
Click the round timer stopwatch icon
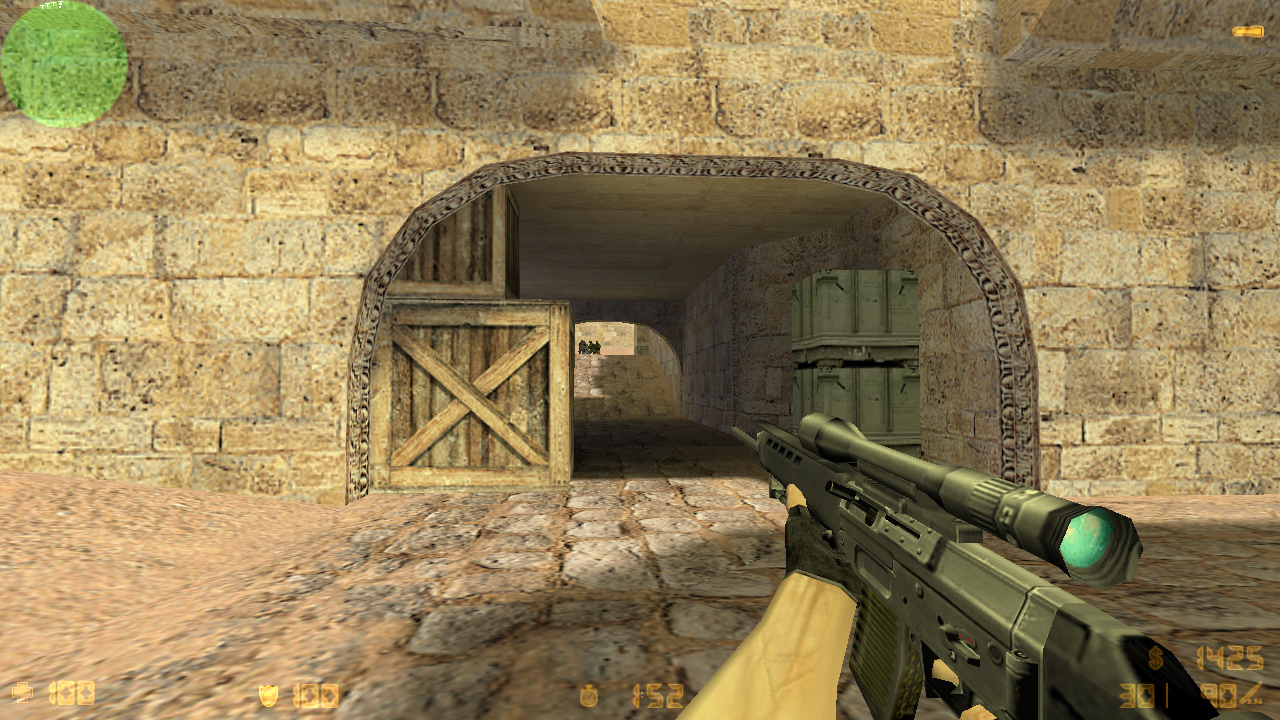point(590,695)
